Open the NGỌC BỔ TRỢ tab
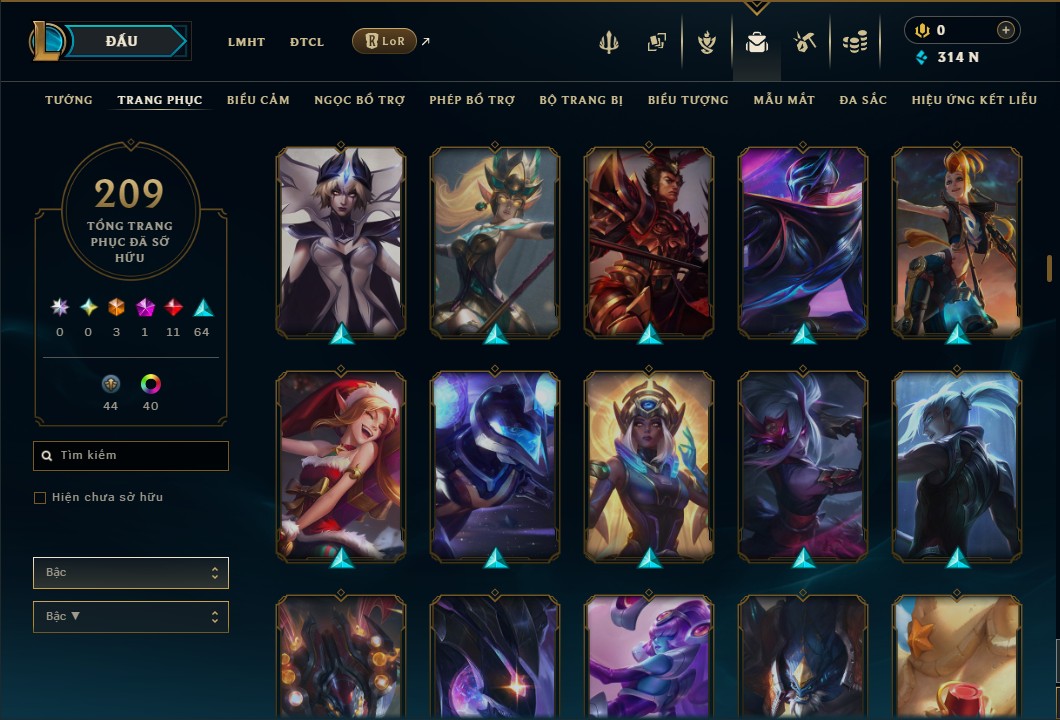The height and width of the screenshot is (720, 1060). coord(359,100)
